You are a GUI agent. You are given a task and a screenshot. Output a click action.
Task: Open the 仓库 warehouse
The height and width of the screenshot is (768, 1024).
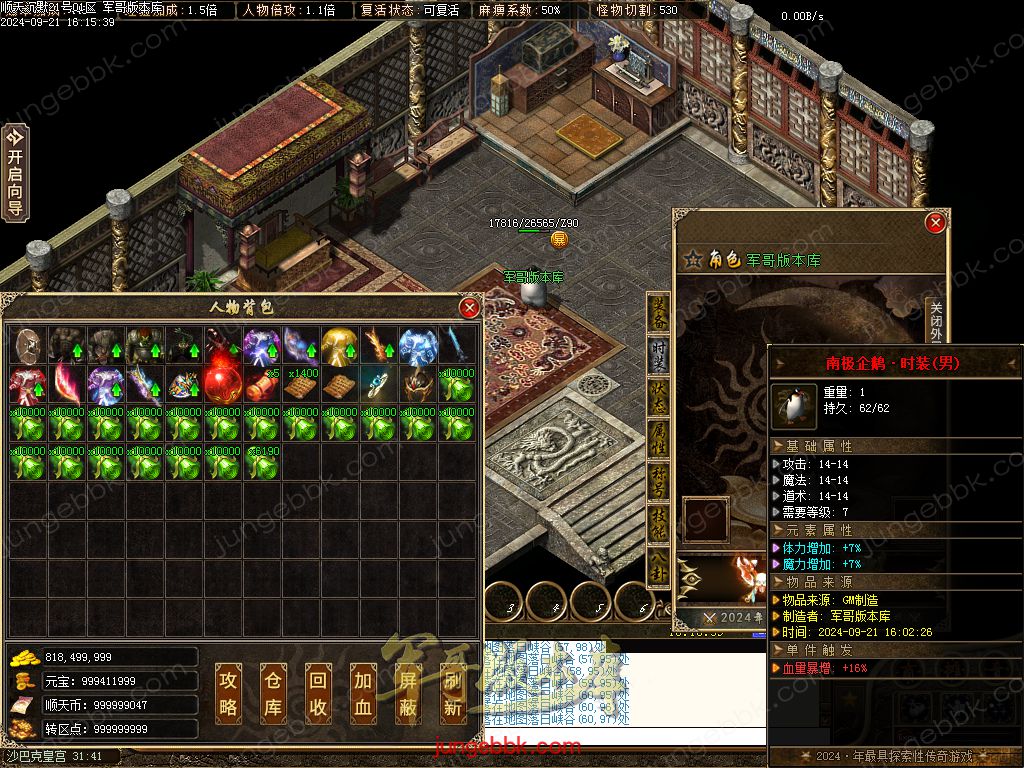coord(274,692)
